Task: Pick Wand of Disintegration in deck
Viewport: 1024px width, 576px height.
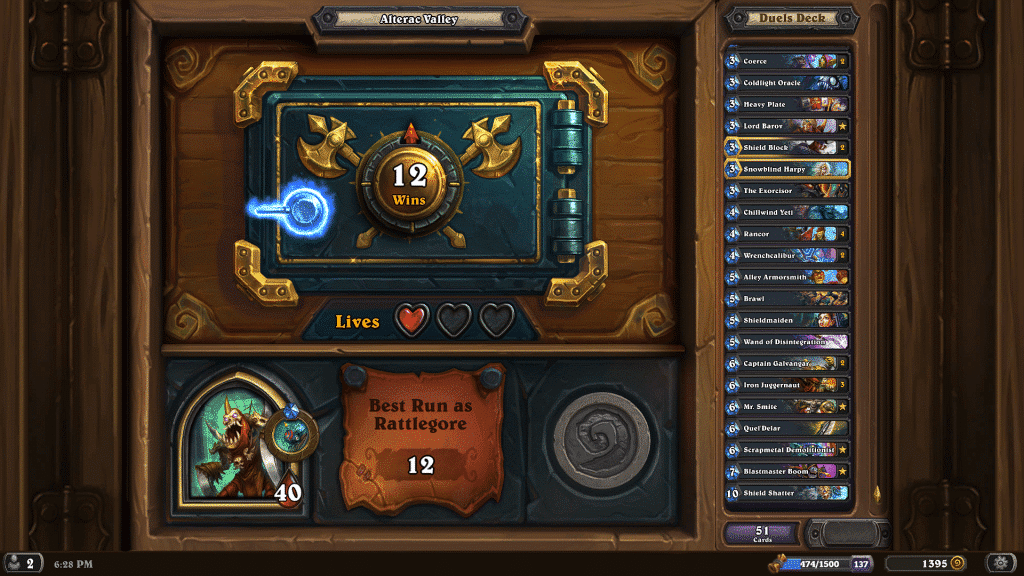Action: point(788,341)
